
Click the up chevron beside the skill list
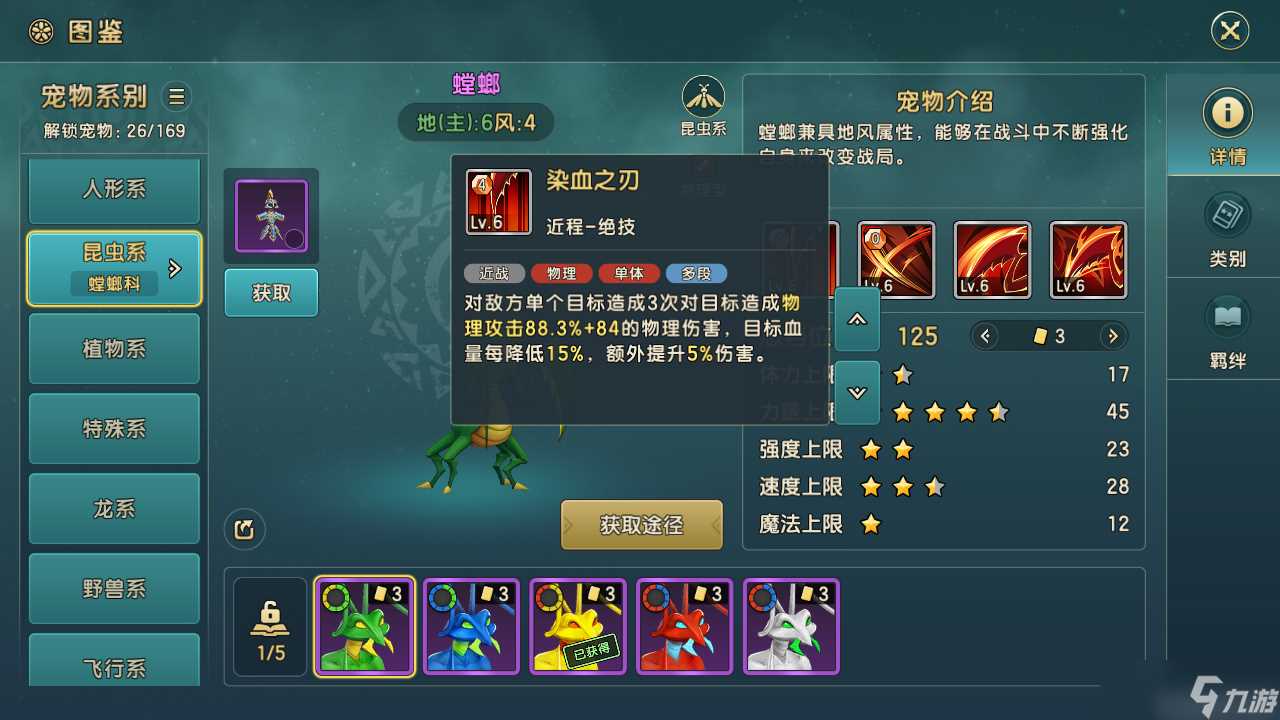855,318
